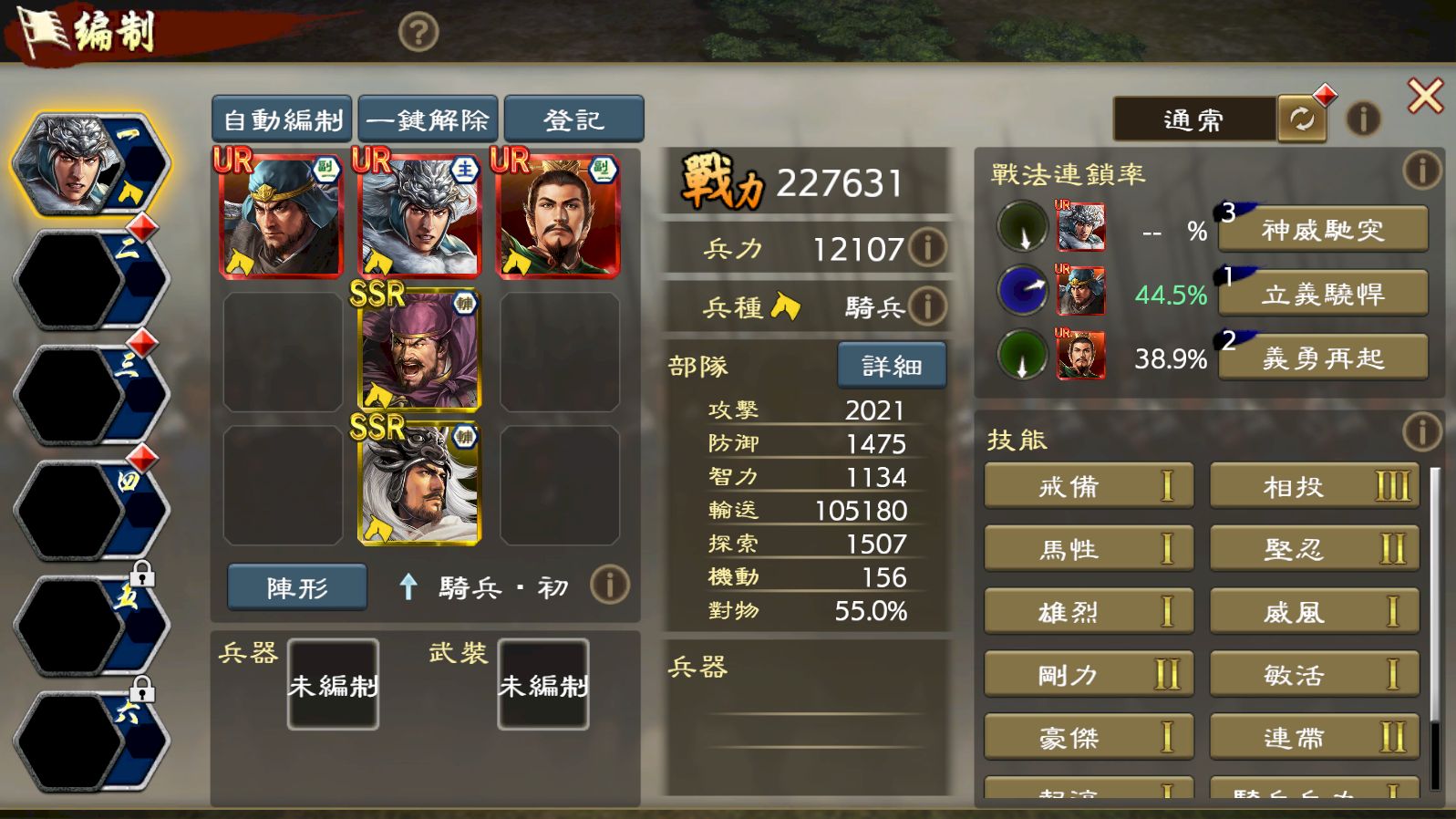Show the 戒備 skill details
This screenshot has height=819, width=1456.
[x=1089, y=486]
